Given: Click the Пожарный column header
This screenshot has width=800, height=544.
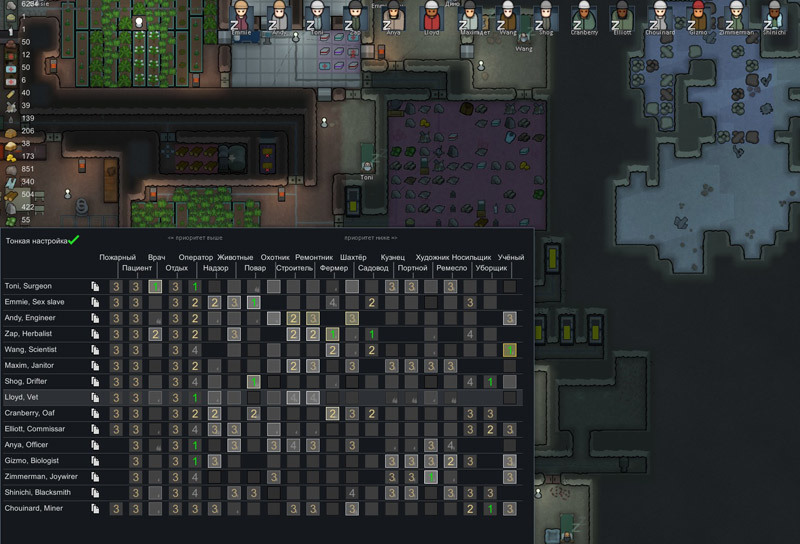Looking at the screenshot, I should 117,258.
